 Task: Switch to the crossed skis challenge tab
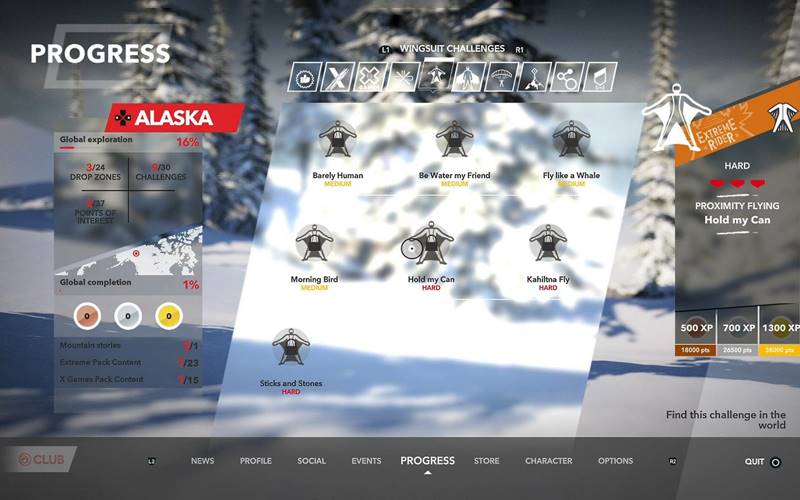[x=338, y=77]
